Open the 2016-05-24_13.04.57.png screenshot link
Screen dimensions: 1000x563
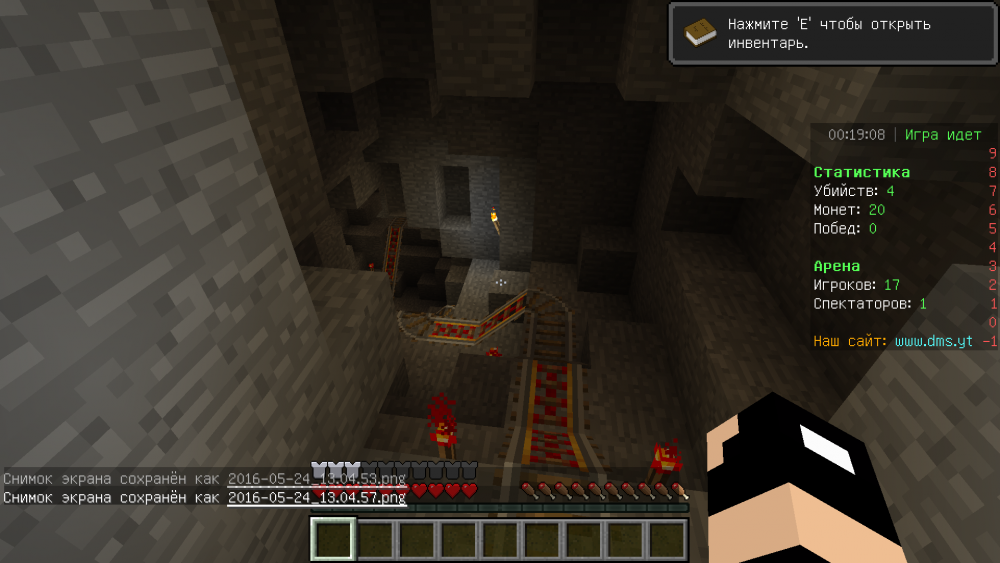click(316, 497)
